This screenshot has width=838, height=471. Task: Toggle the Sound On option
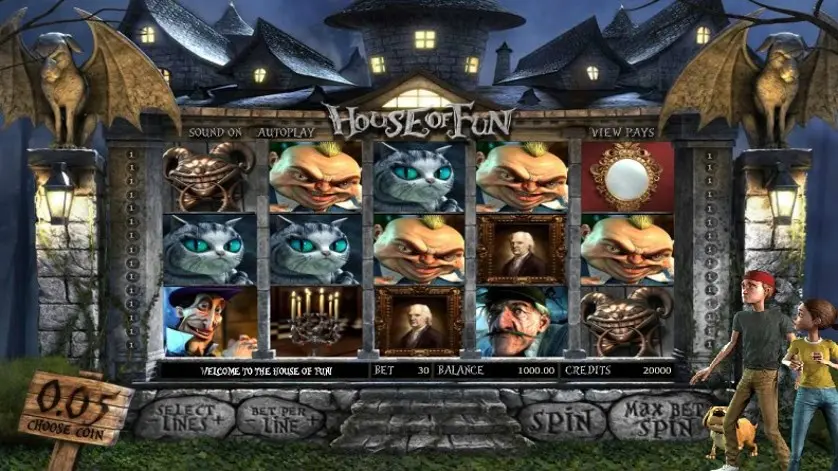tap(215, 132)
